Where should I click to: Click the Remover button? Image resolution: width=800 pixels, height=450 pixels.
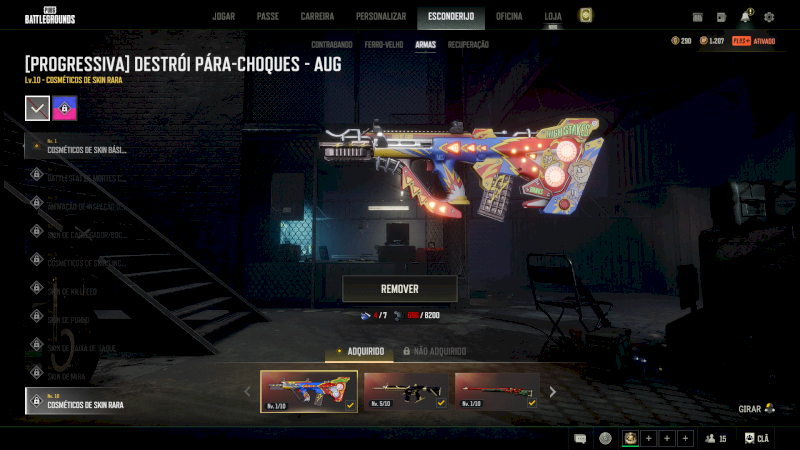click(400, 289)
